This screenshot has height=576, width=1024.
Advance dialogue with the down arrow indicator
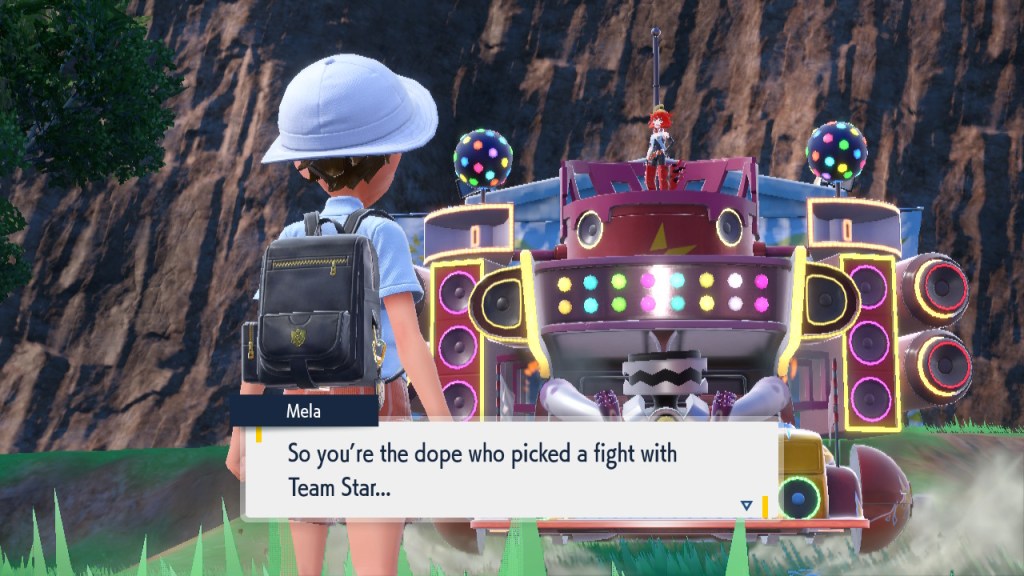click(746, 506)
